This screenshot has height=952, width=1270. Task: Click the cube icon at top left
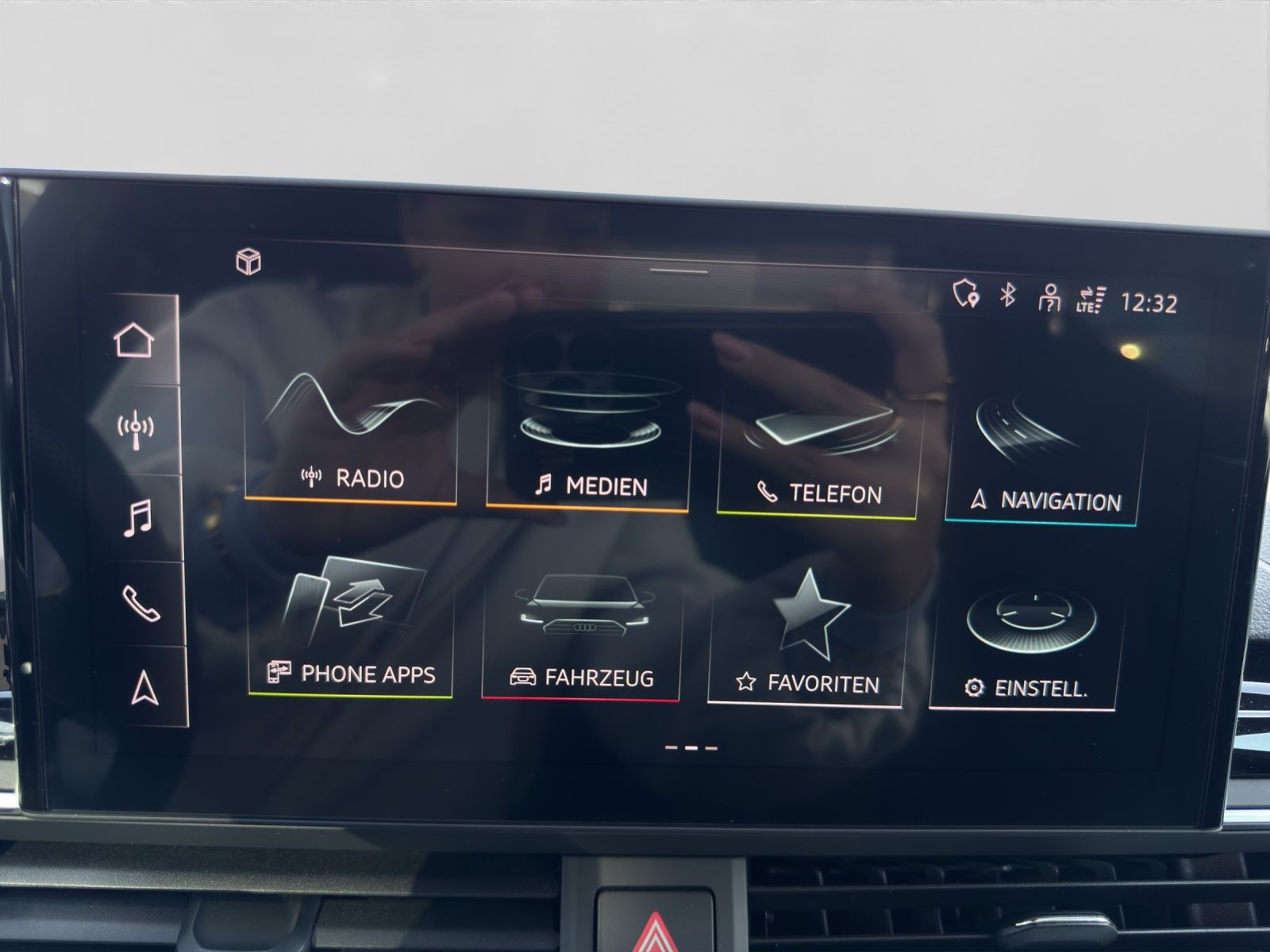coord(248,261)
